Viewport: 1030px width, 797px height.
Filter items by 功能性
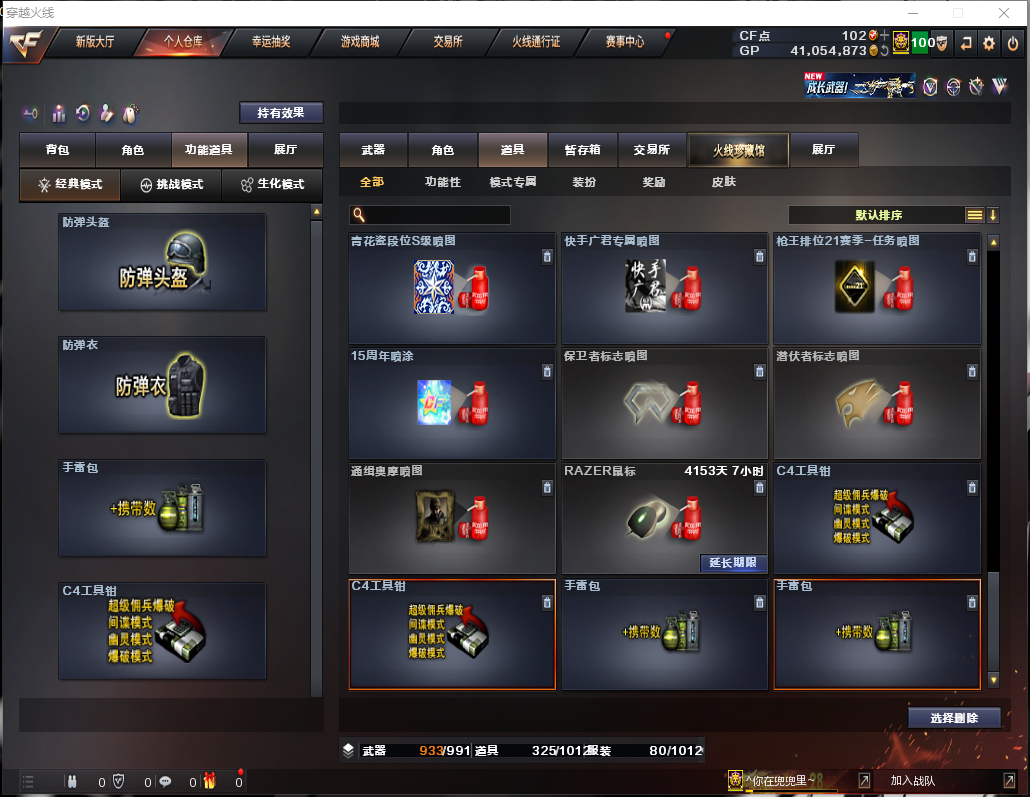coord(443,182)
